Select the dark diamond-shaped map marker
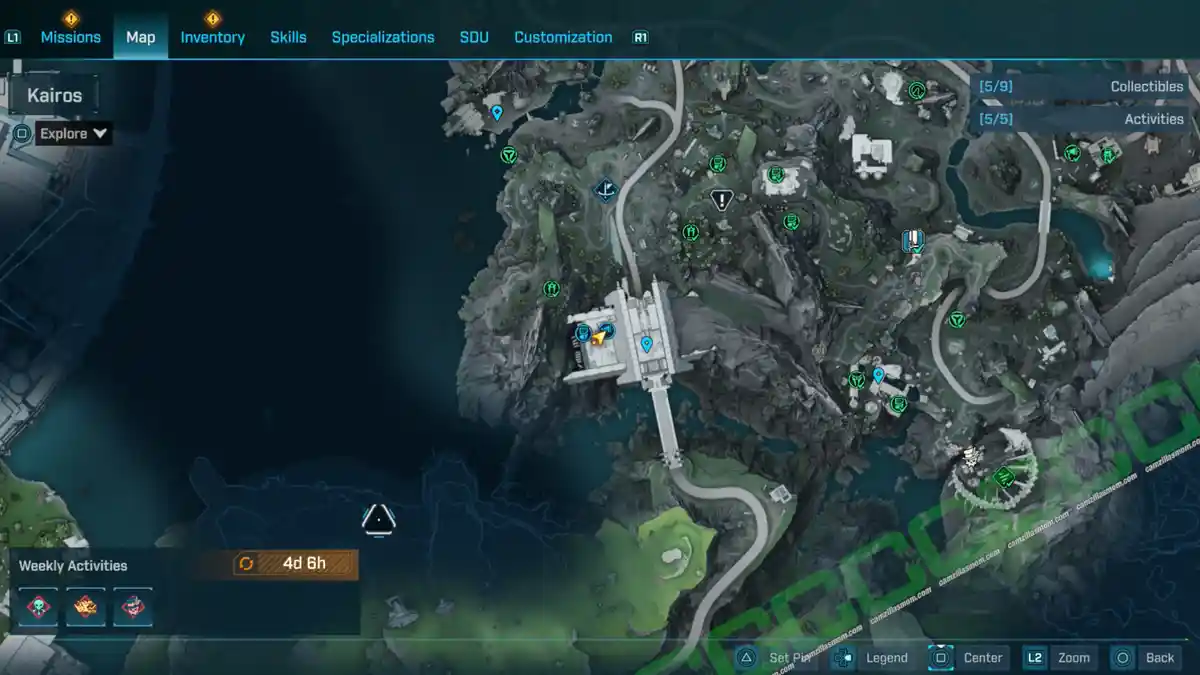Image resolution: width=1200 pixels, height=675 pixels. point(605,189)
